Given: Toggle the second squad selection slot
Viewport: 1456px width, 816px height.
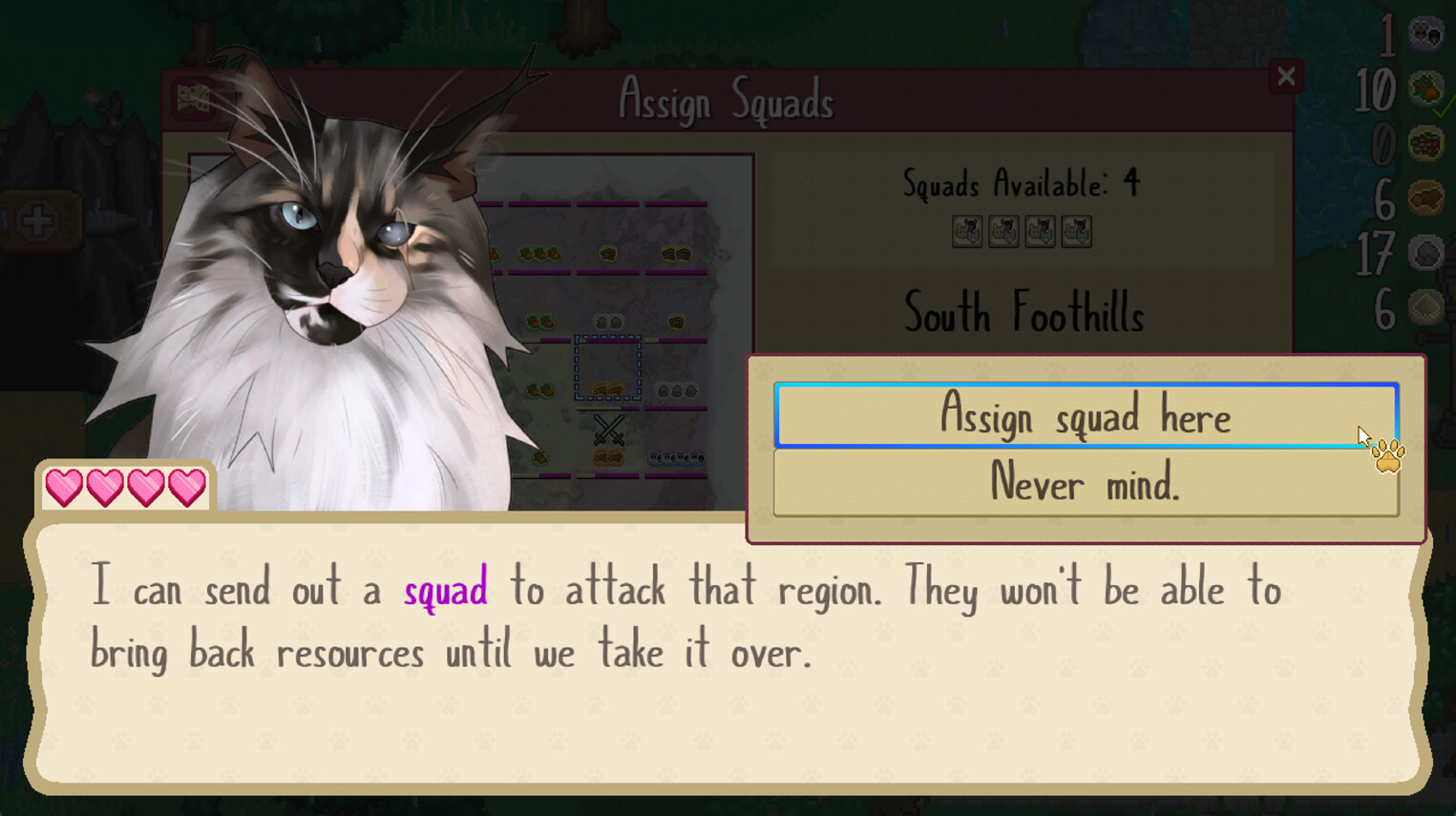Looking at the screenshot, I should (1004, 231).
